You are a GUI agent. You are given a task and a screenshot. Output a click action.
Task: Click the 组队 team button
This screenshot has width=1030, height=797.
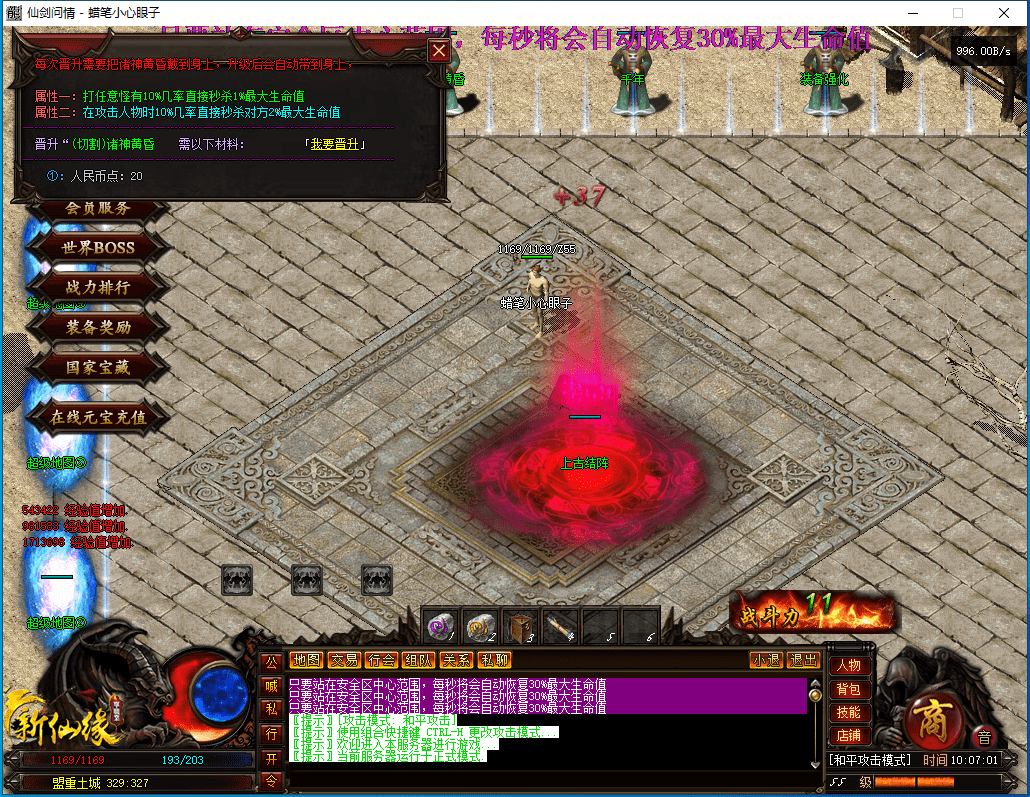click(x=418, y=660)
